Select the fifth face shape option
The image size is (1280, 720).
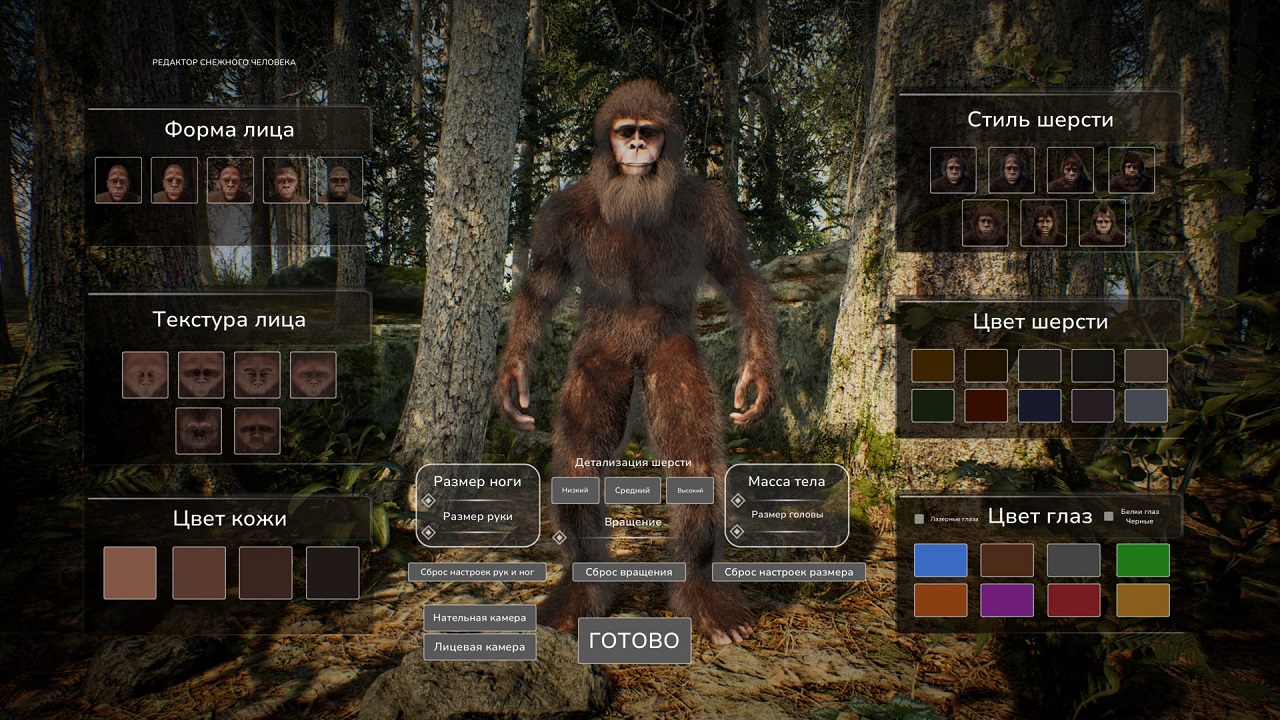(x=339, y=180)
